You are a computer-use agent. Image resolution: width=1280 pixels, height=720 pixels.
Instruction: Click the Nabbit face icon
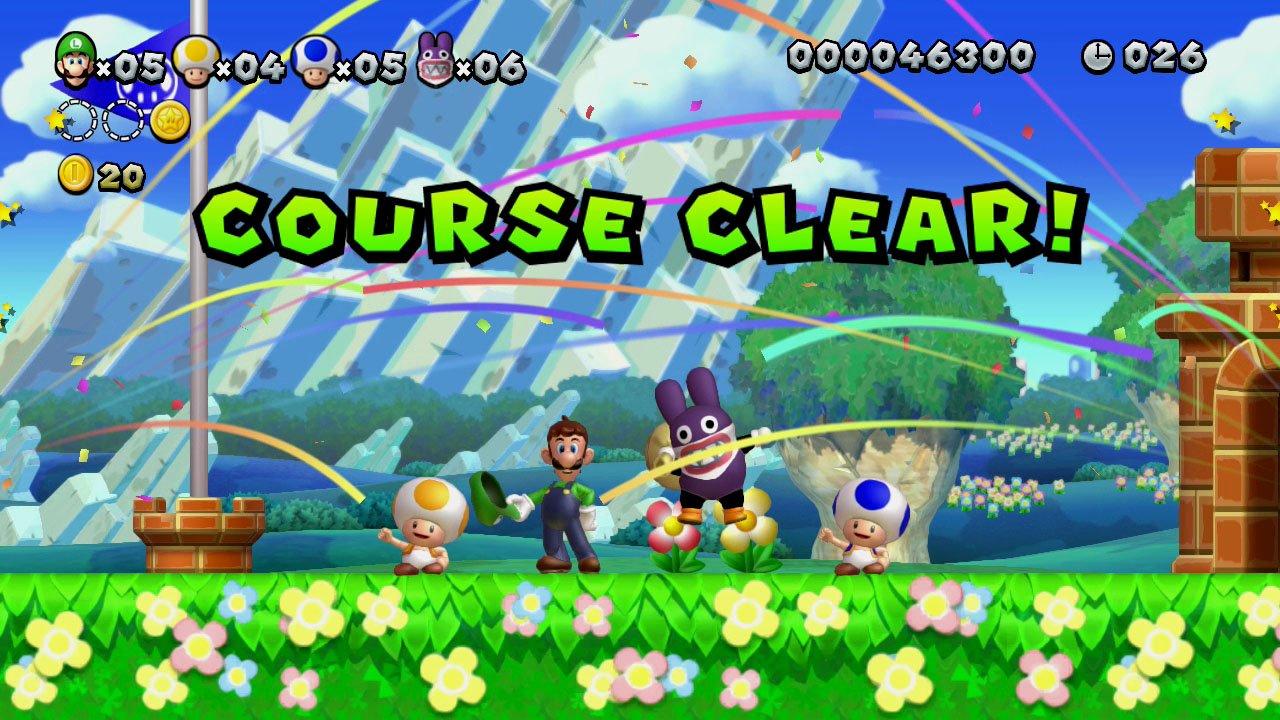(x=432, y=58)
